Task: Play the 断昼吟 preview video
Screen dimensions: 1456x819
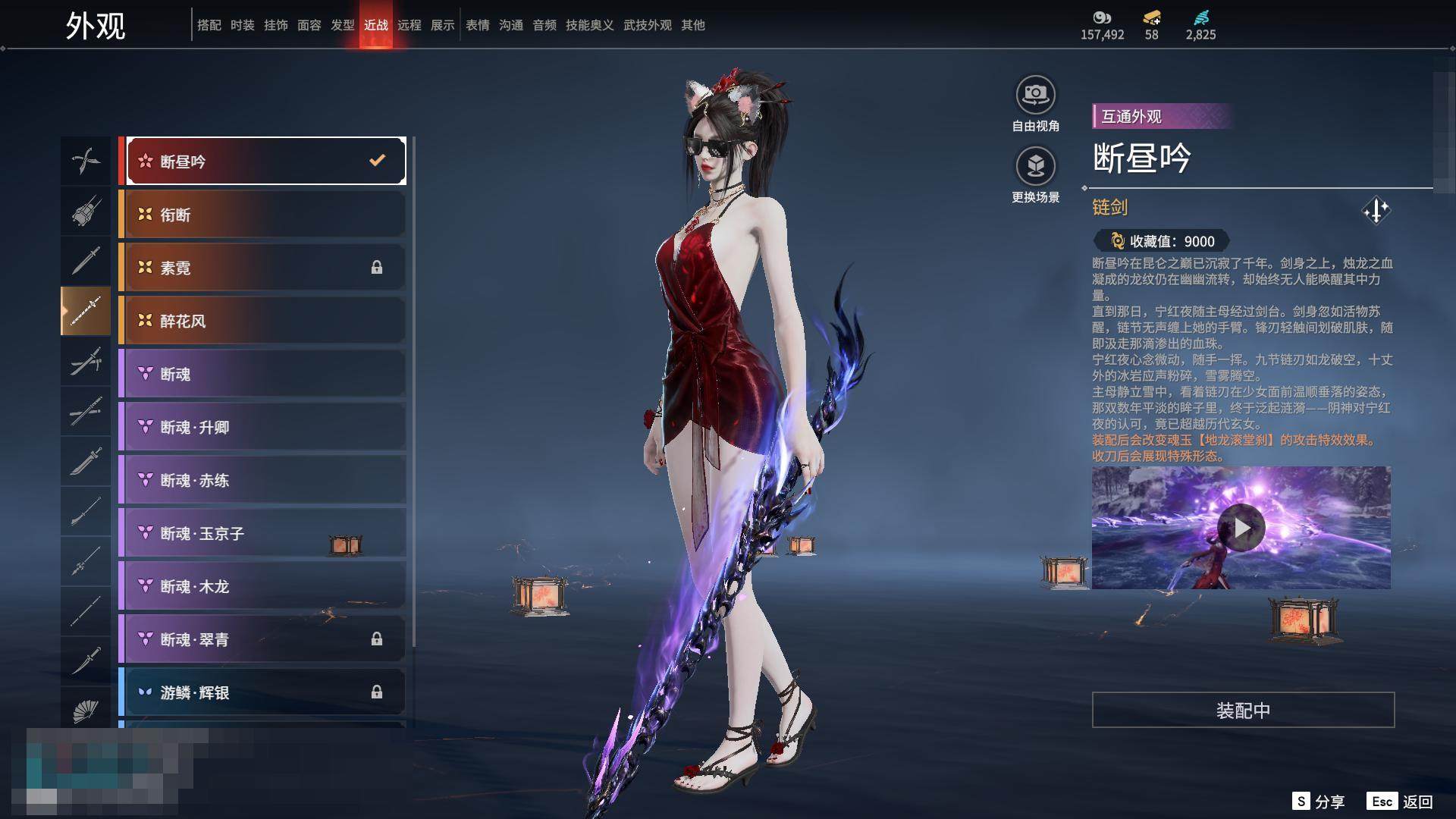Action: 1241,527
